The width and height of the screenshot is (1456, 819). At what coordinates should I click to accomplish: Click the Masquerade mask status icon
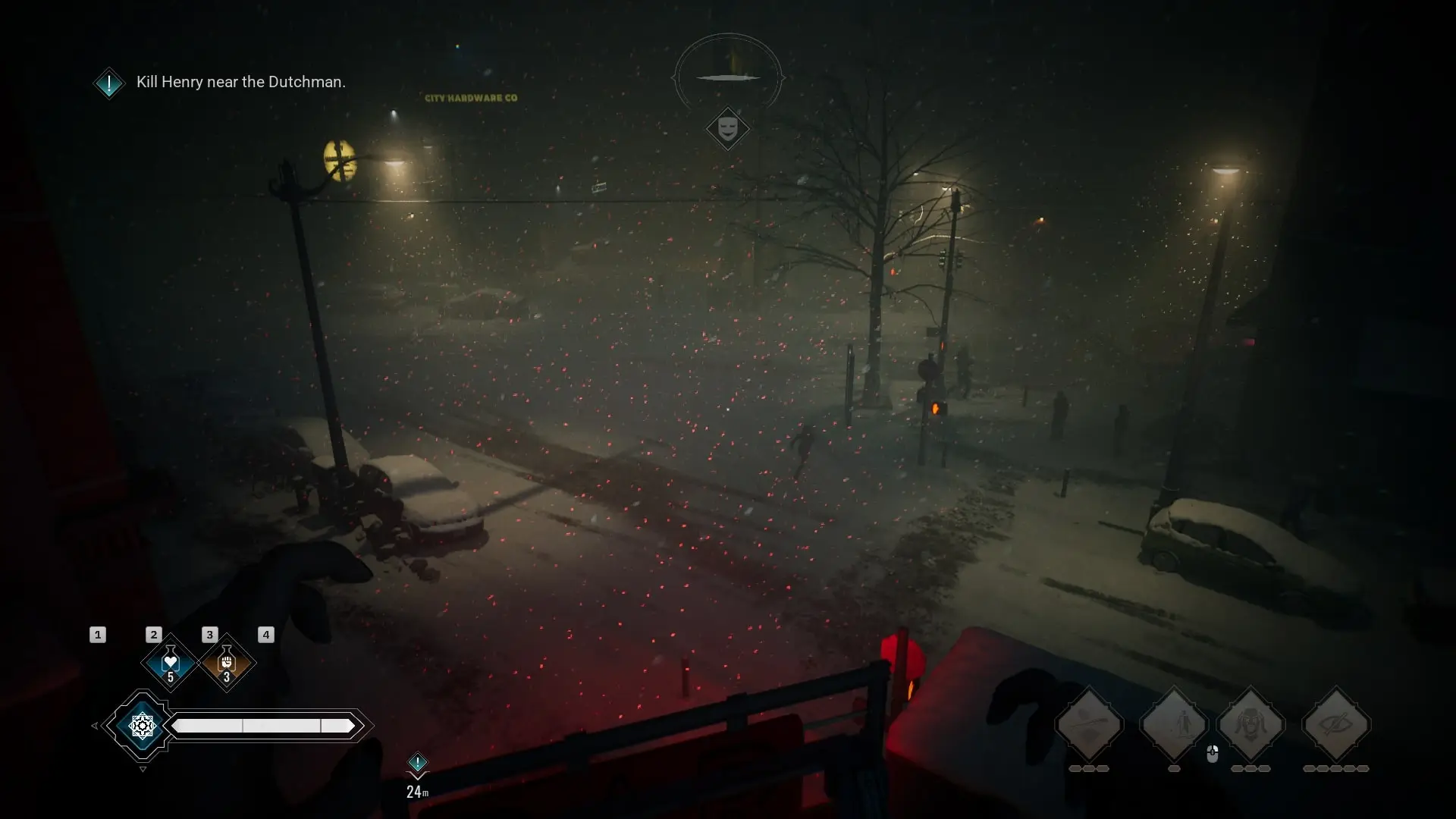click(x=728, y=128)
